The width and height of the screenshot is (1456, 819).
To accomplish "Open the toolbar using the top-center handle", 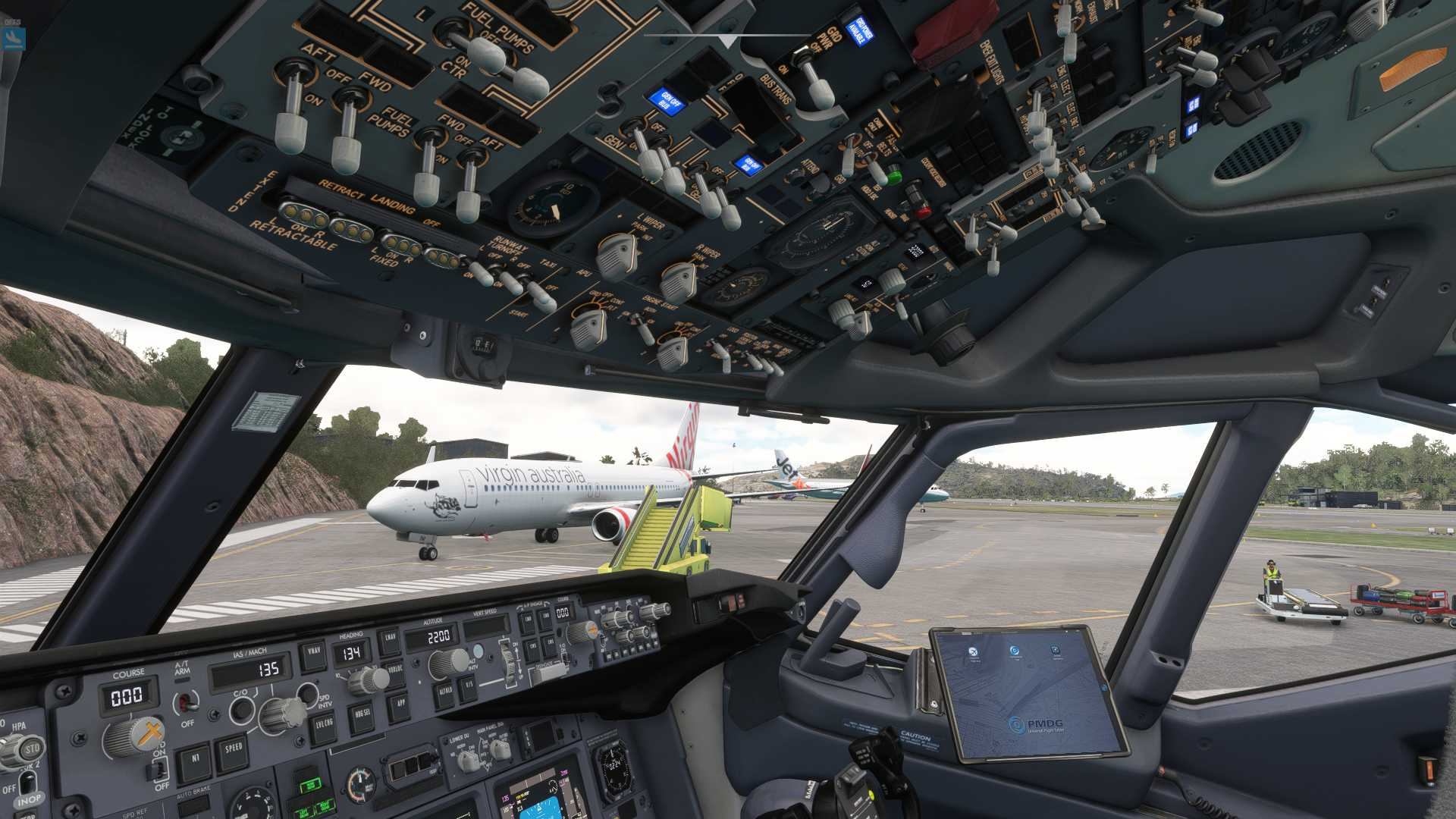I will (728, 39).
